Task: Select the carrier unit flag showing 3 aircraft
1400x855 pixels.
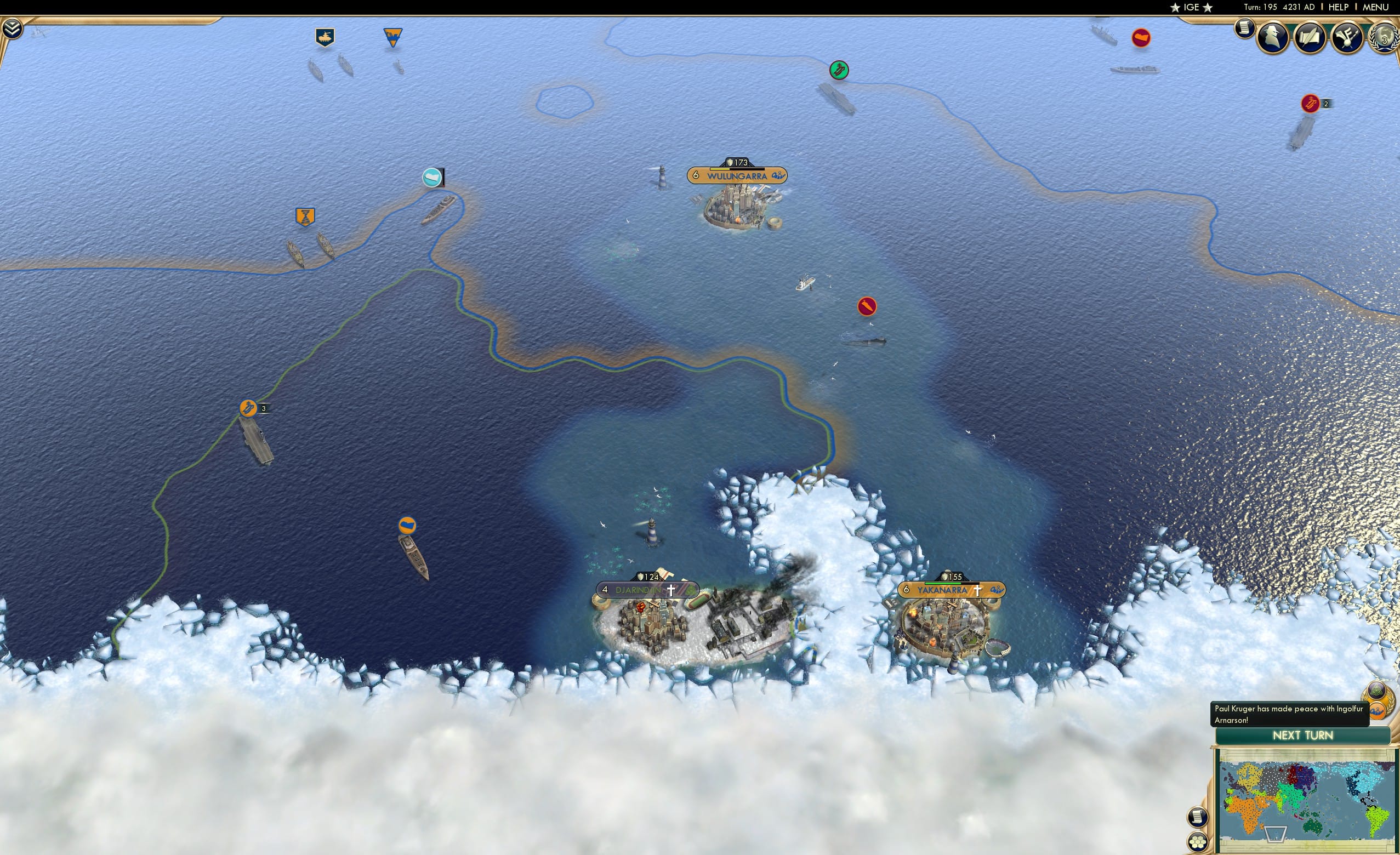Action: point(249,407)
